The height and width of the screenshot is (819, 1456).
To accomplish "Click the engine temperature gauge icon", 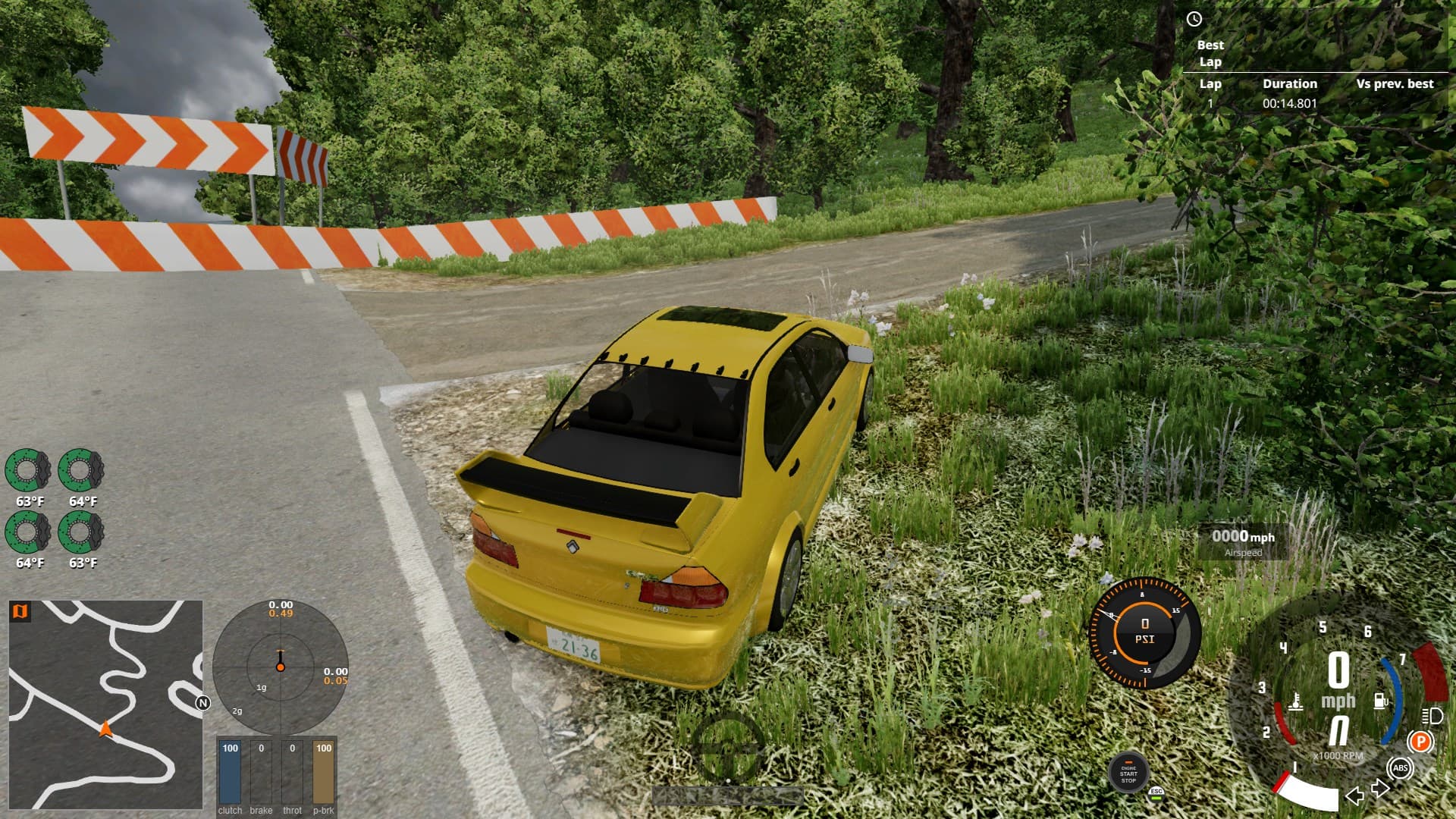I will (x=1296, y=701).
